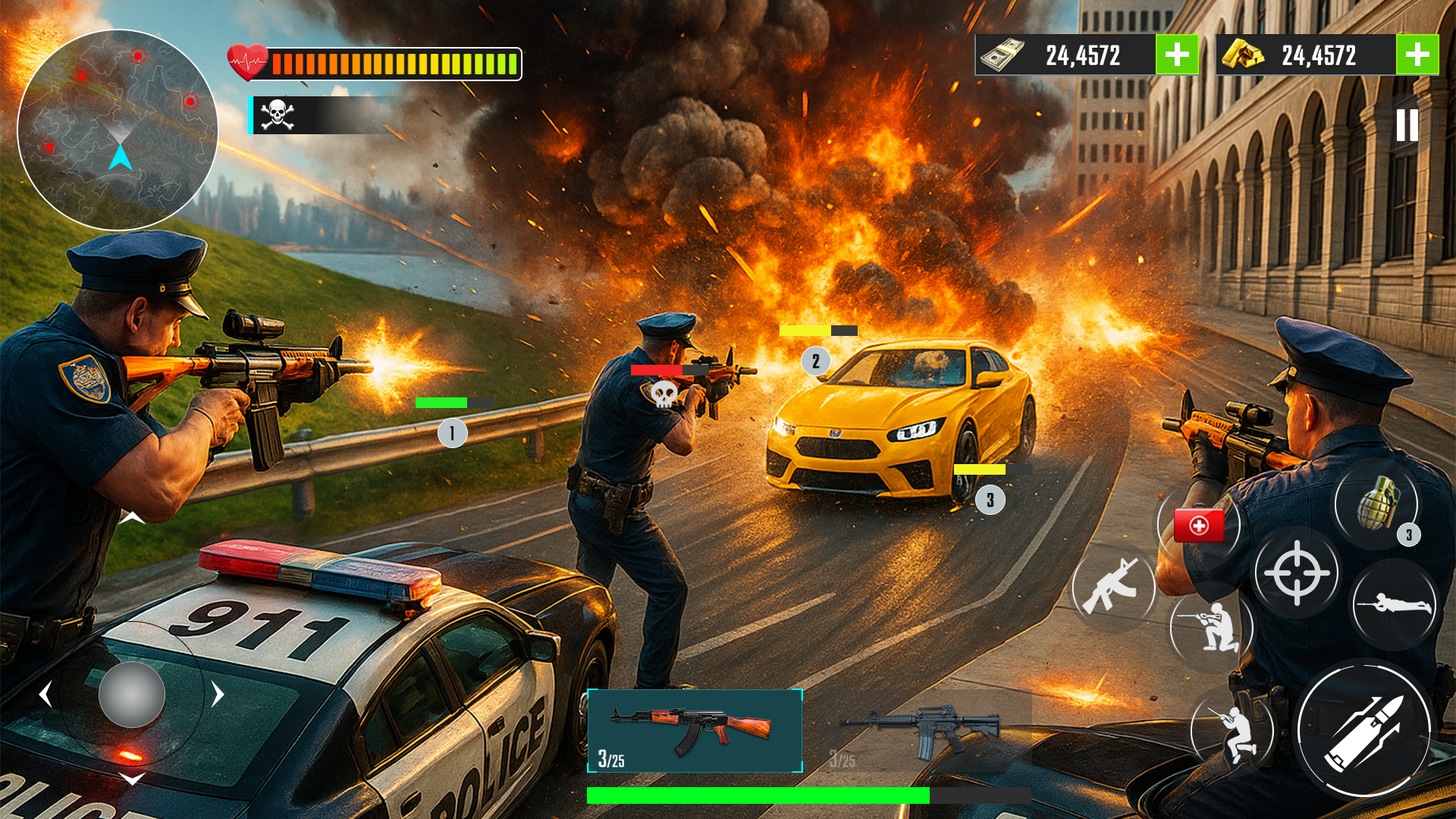This screenshot has height=819, width=1456.
Task: Fire using the bullet shoot button
Action: (1364, 730)
